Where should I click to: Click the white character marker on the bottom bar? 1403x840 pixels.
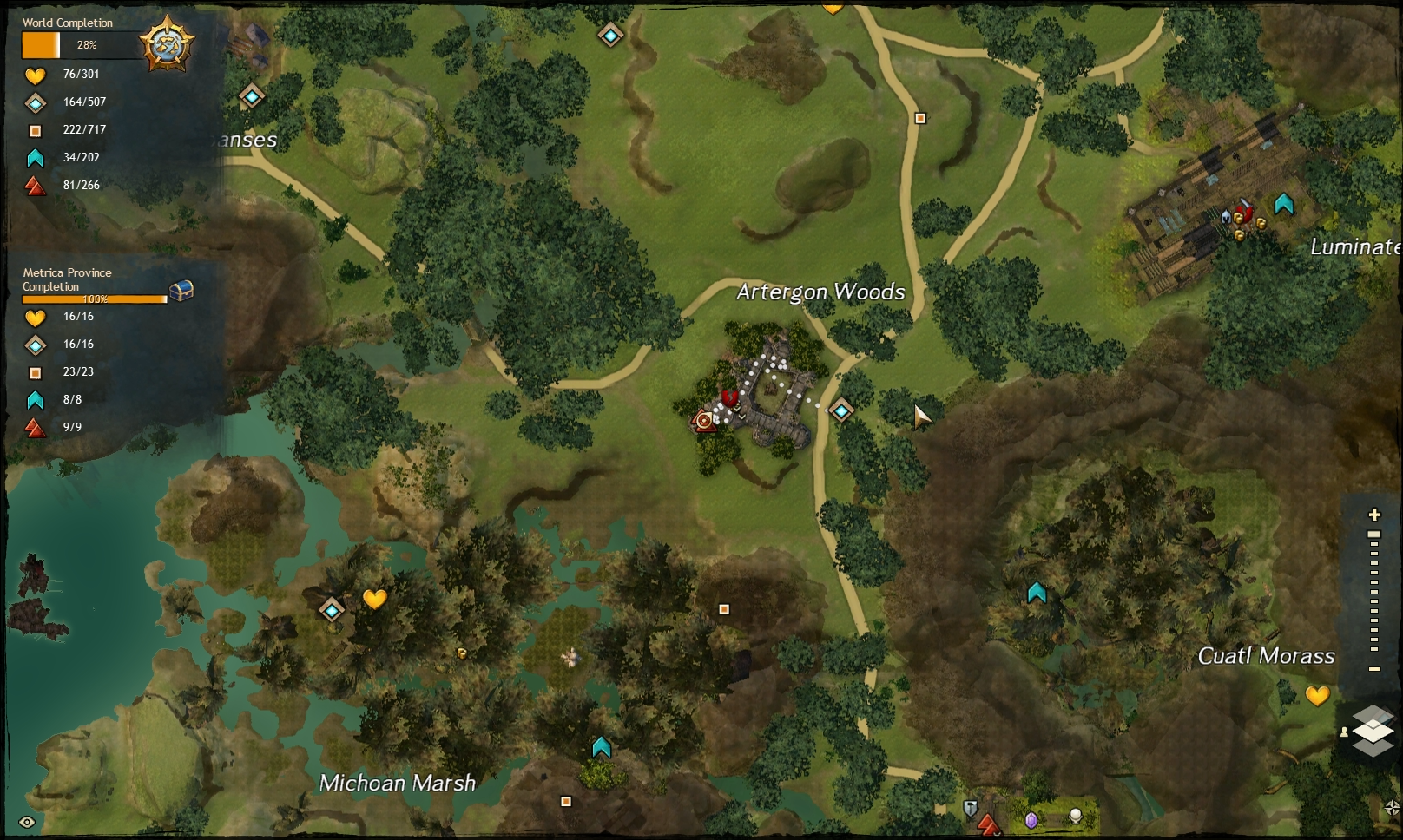1076,817
